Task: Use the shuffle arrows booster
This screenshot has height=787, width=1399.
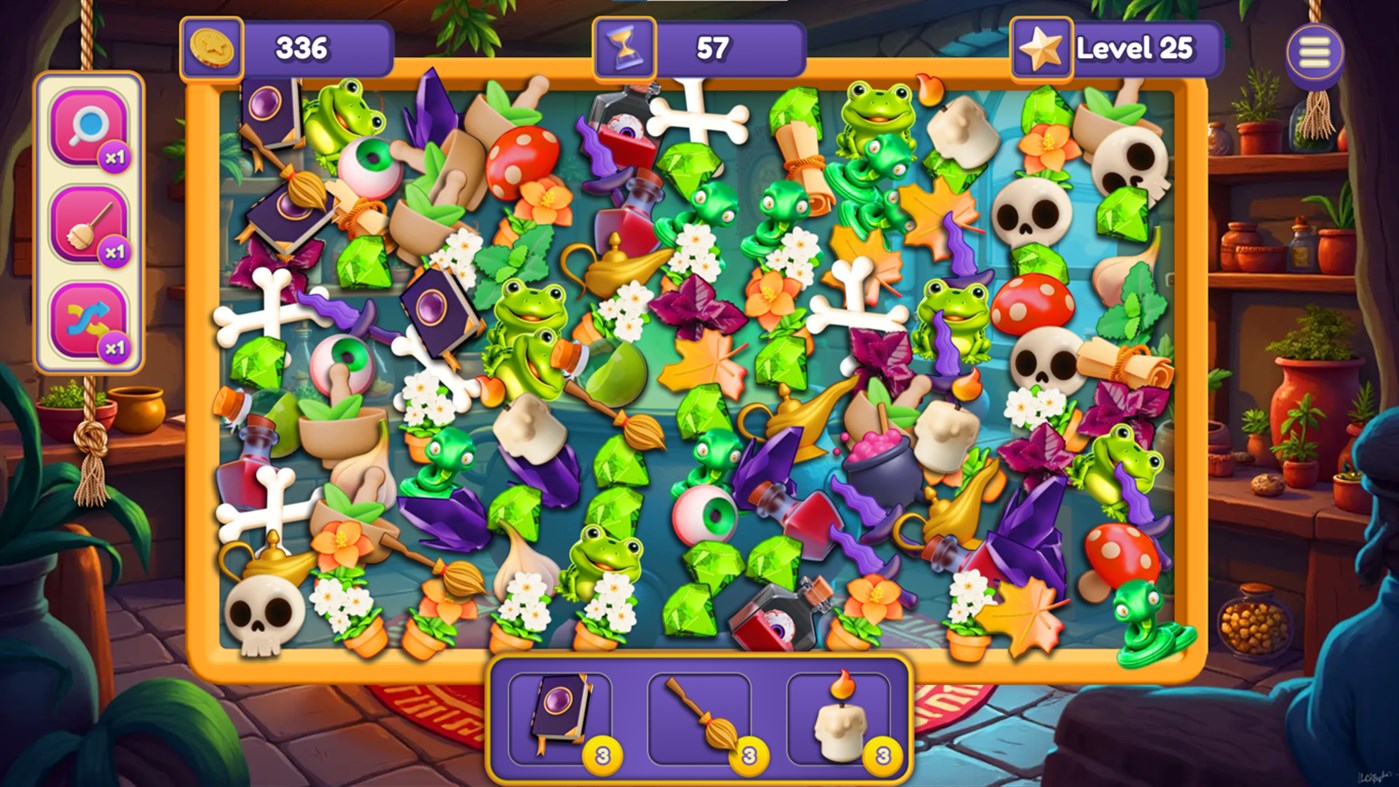Action: tap(88, 321)
